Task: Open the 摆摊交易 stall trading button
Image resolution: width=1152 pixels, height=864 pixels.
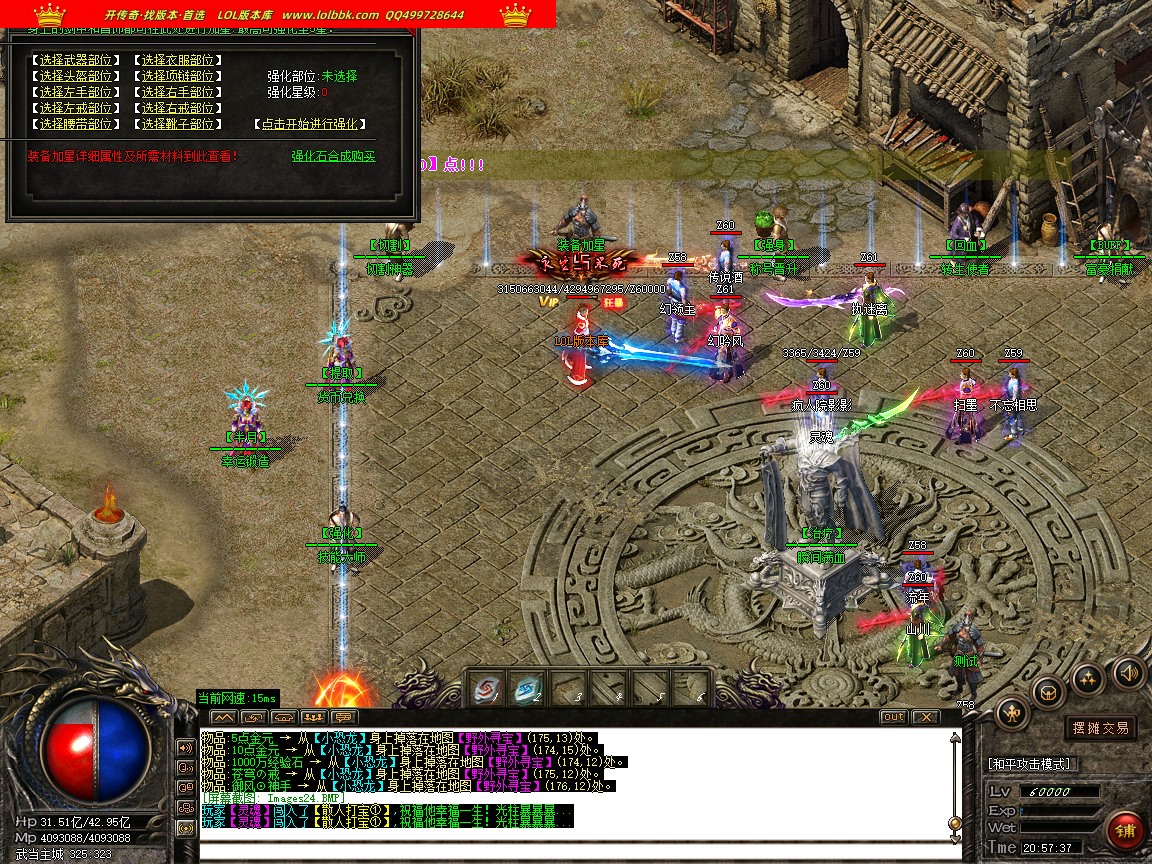Action: pos(1100,728)
